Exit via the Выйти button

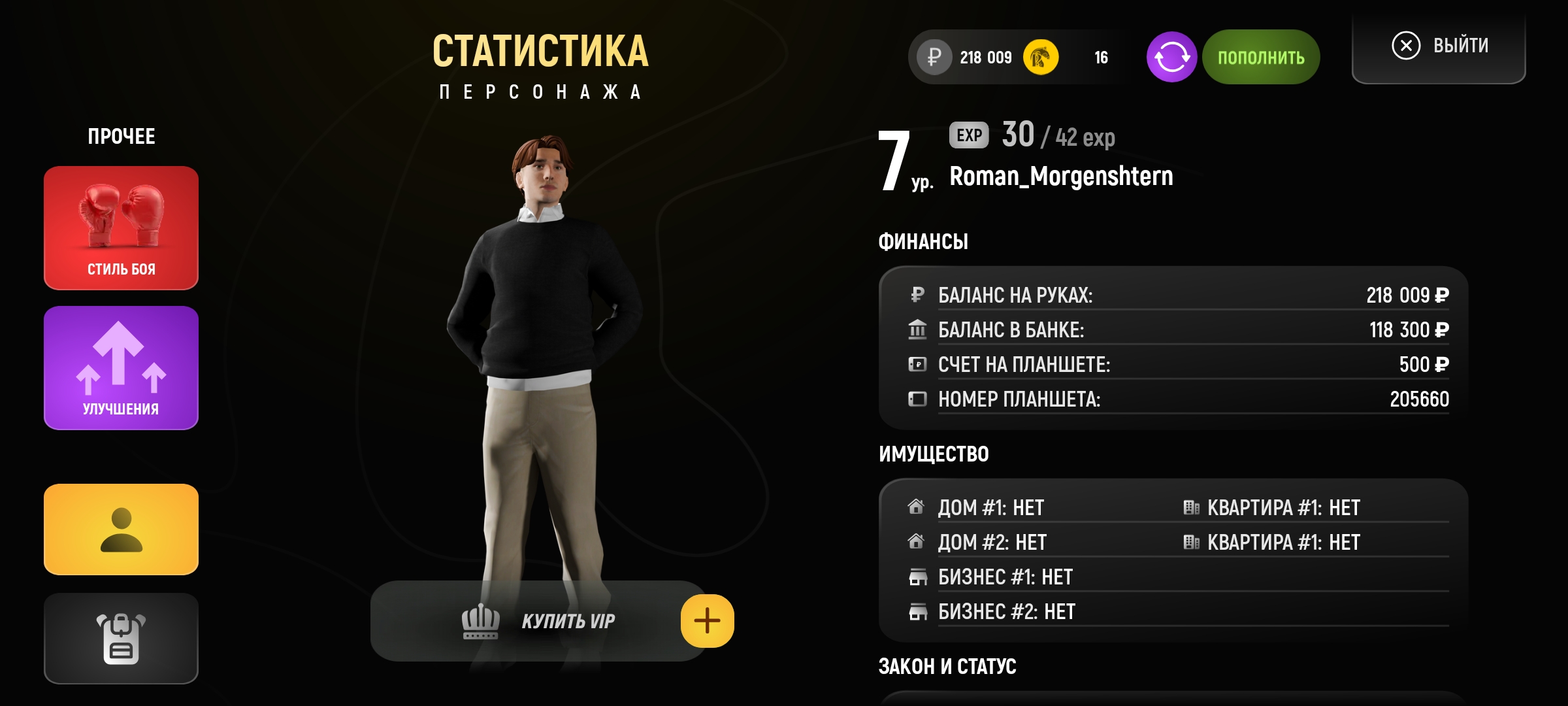[1439, 46]
